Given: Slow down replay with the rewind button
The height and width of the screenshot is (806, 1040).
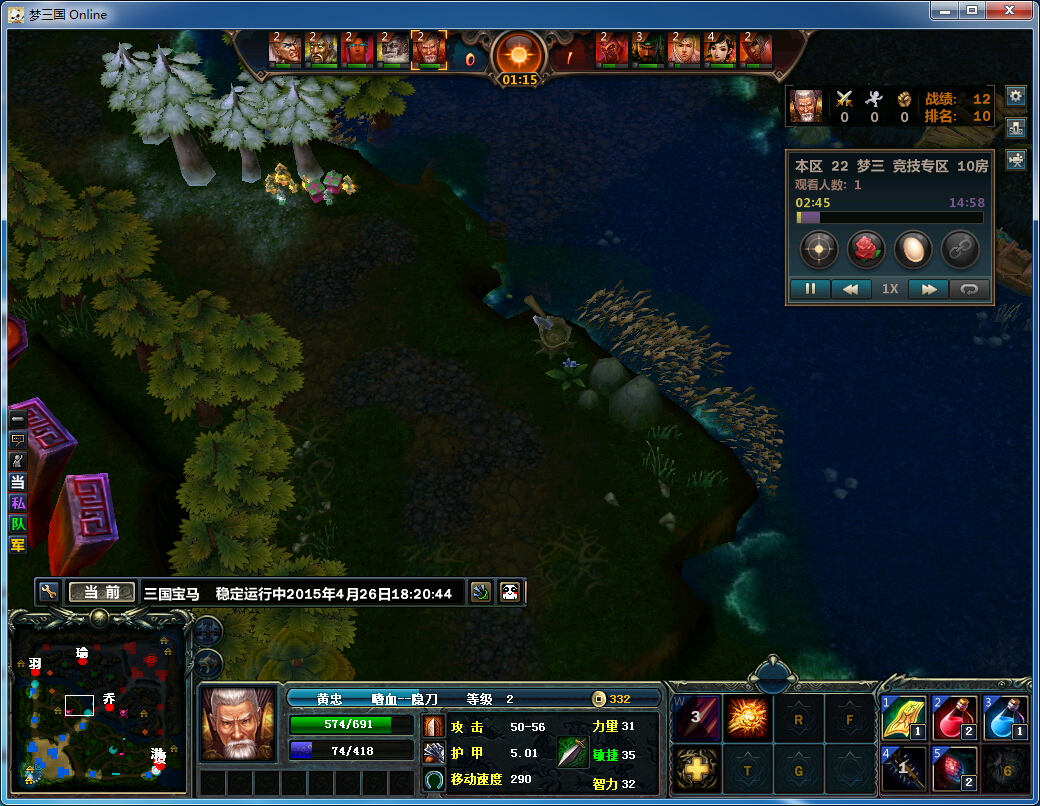Looking at the screenshot, I should click(x=851, y=289).
